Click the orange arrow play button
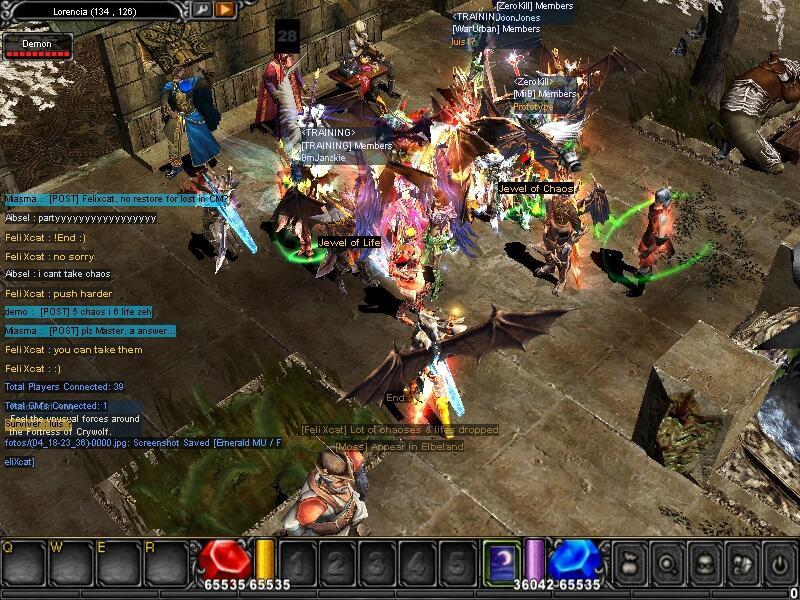Image resolution: width=800 pixels, height=600 pixels. pyautogui.click(x=225, y=9)
